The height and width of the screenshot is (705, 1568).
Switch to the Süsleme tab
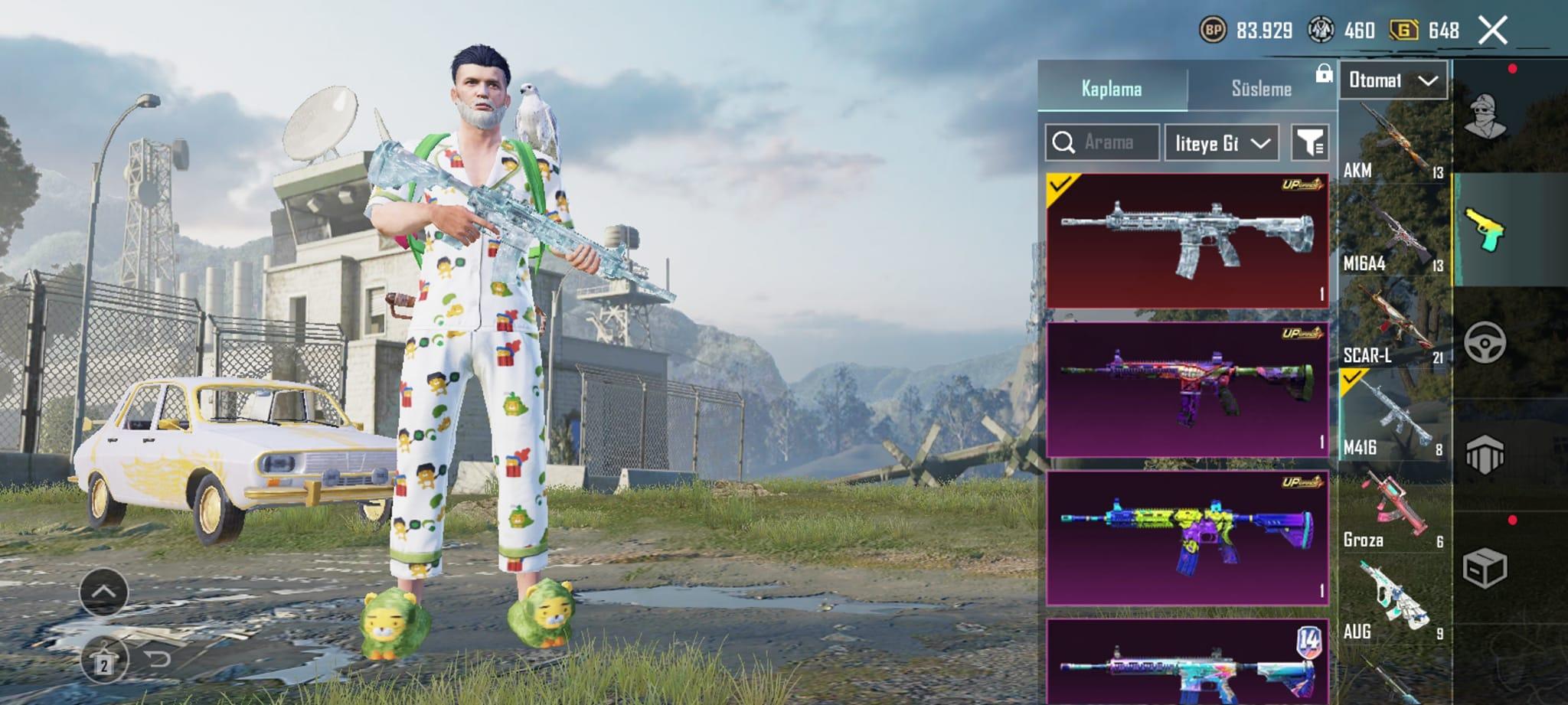pos(1261,89)
